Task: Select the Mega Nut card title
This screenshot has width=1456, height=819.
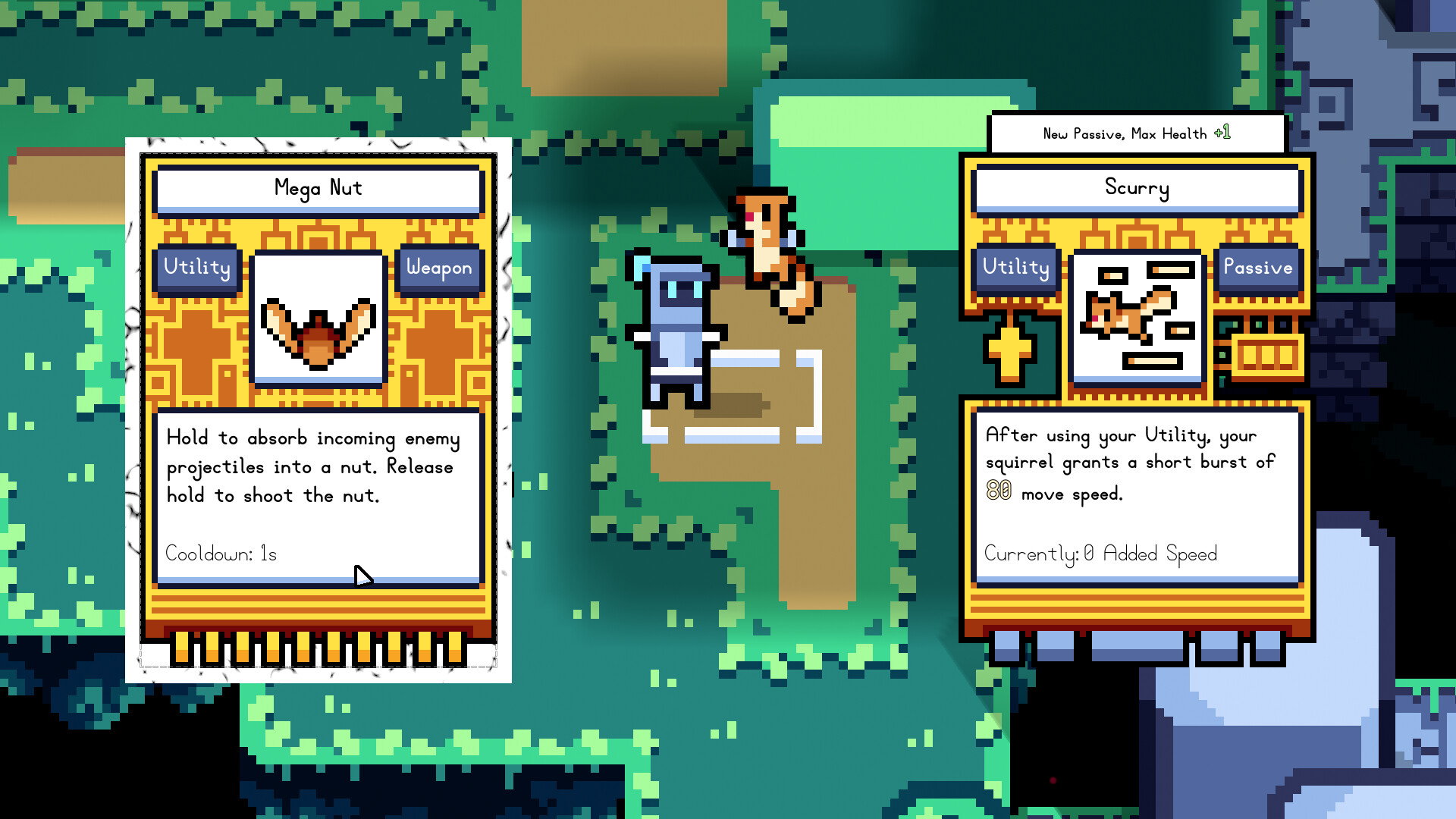Action: [318, 189]
